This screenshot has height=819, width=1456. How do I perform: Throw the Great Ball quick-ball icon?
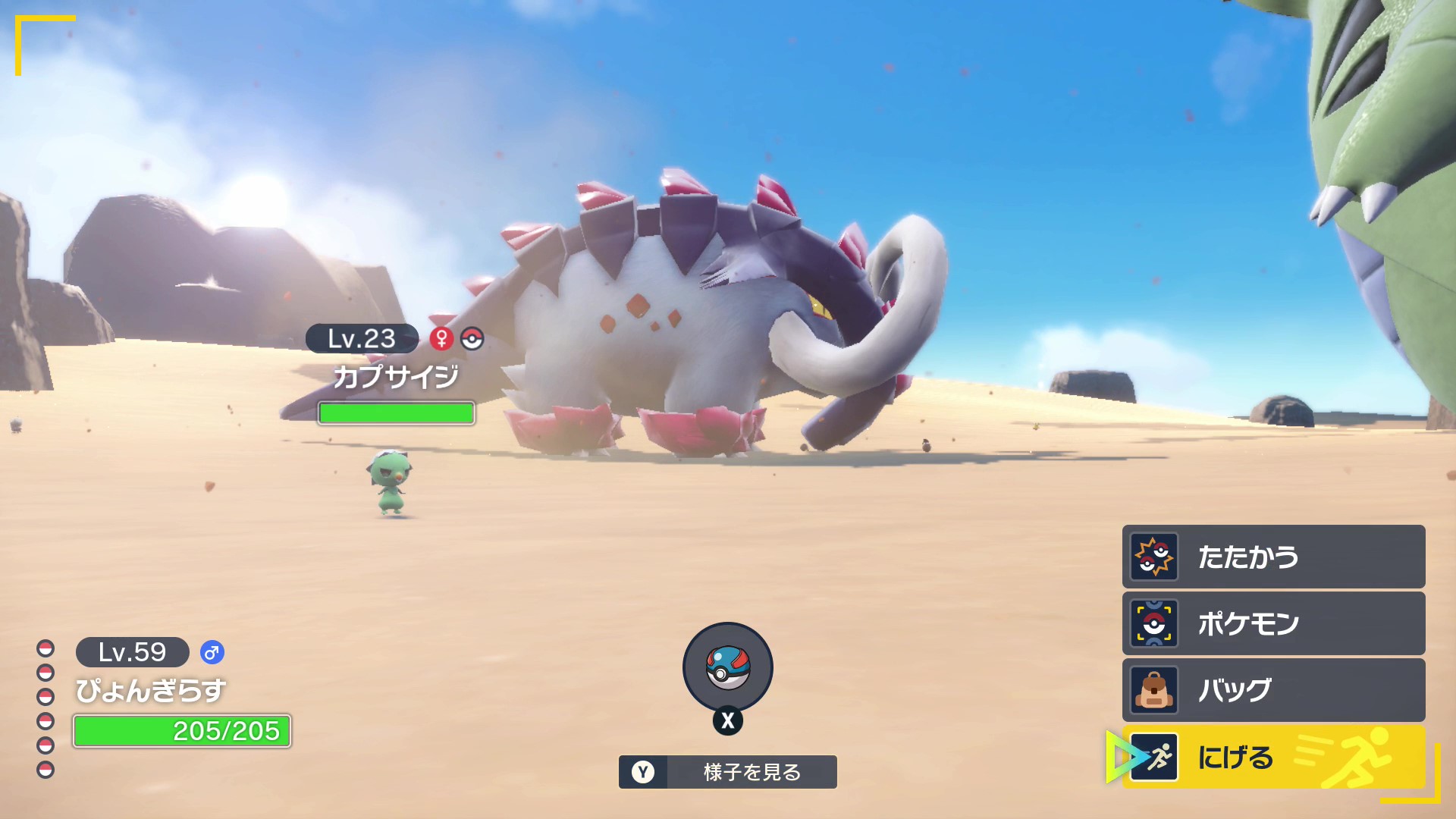click(x=728, y=667)
